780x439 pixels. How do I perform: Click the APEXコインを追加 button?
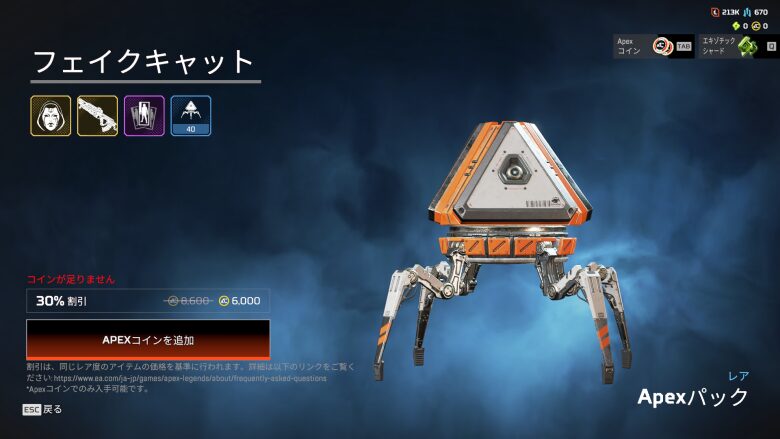tap(148, 340)
